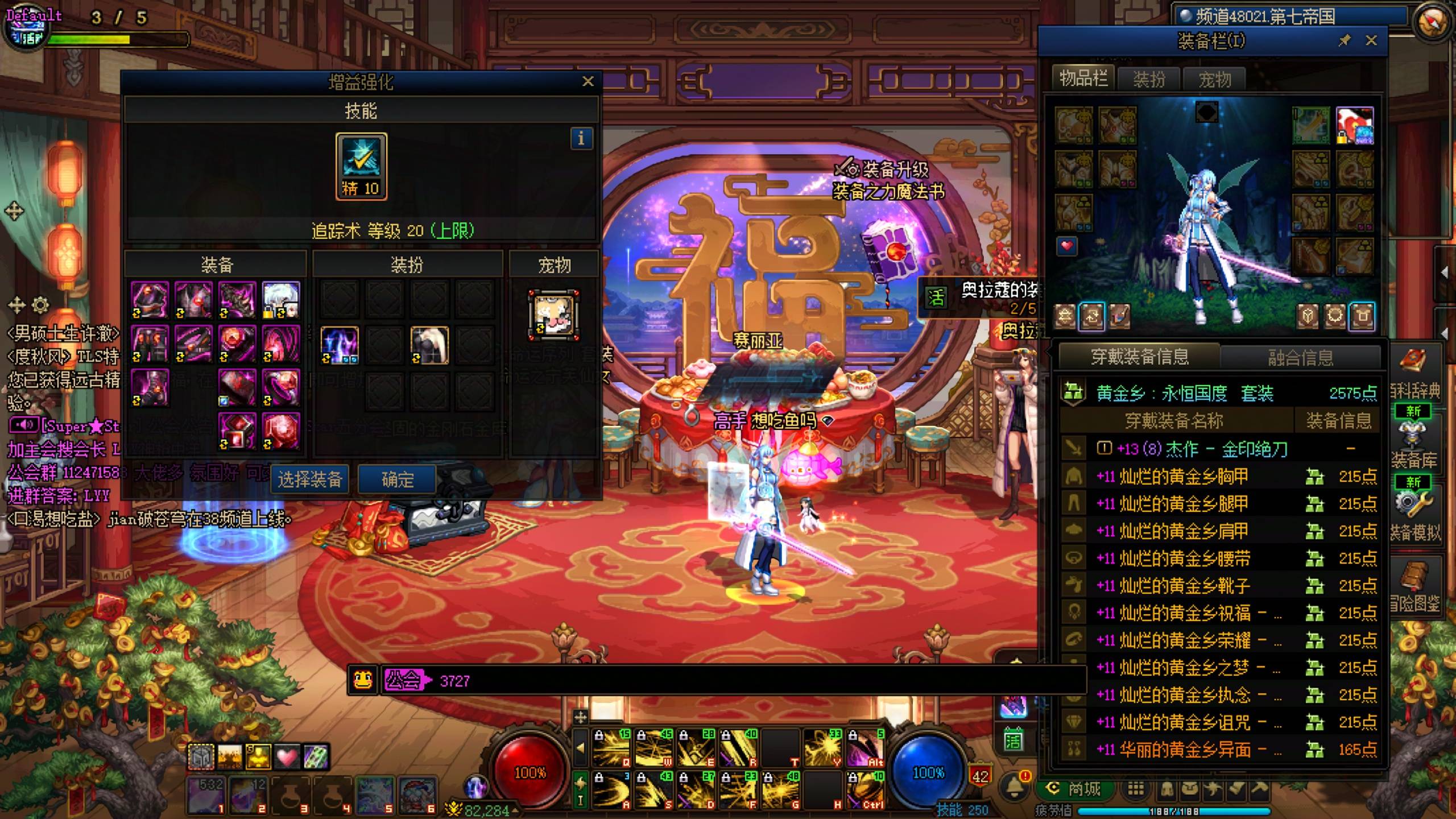The width and height of the screenshot is (1456, 819).
Task: Show the 融合信息 tab
Action: pos(1300,357)
